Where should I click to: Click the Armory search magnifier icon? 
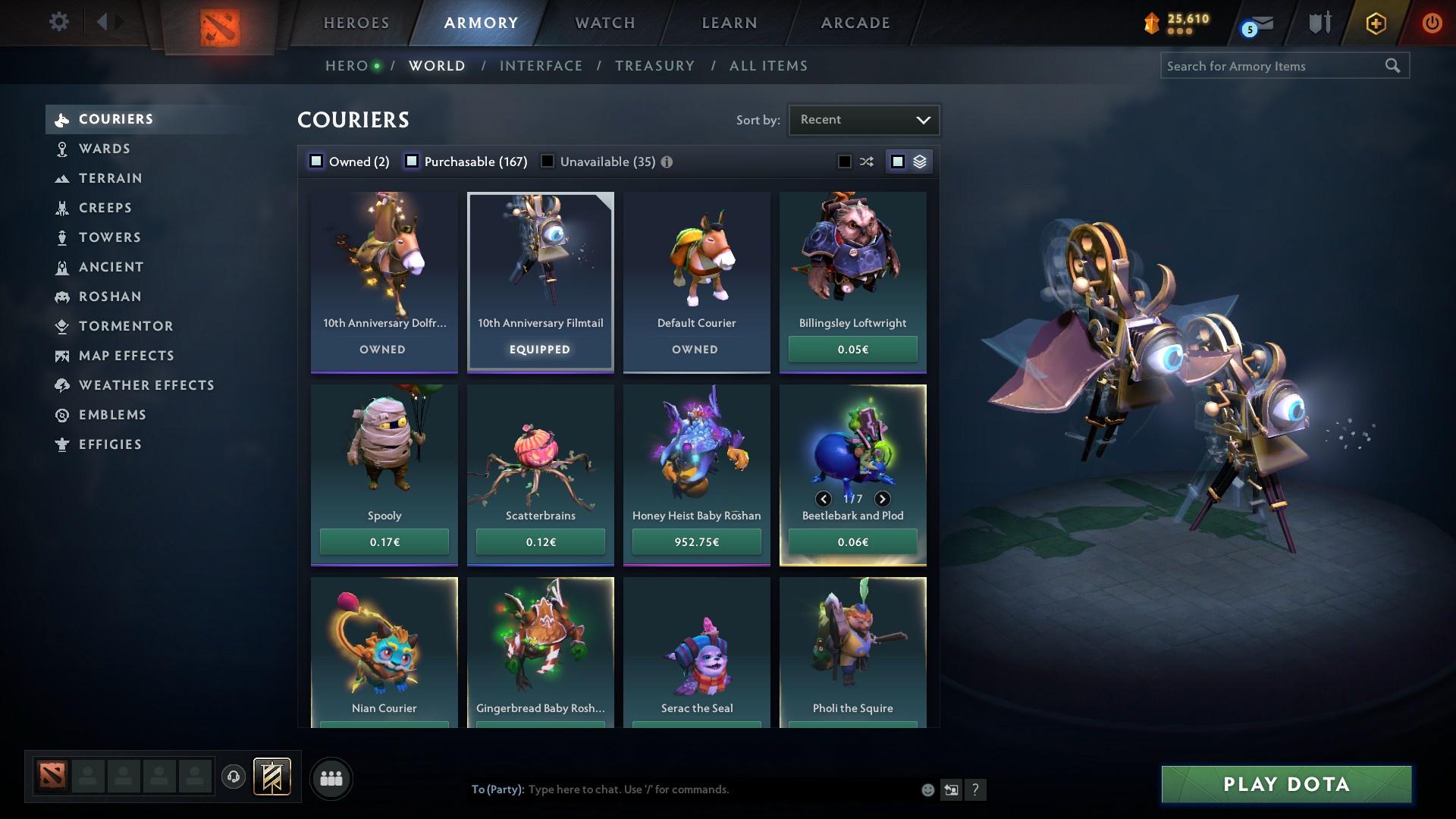coord(1394,66)
